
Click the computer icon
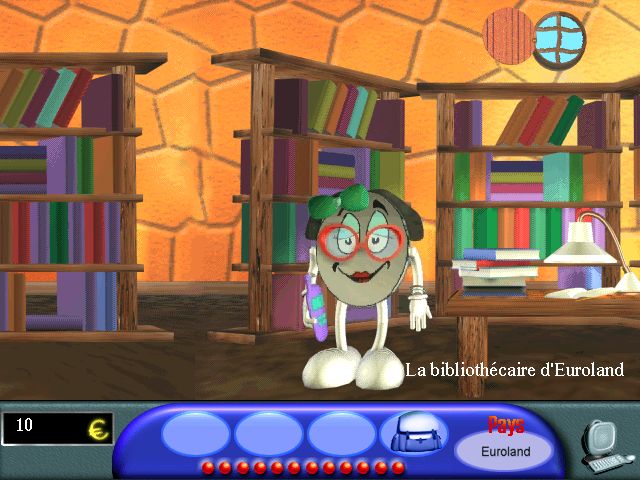click(603, 445)
